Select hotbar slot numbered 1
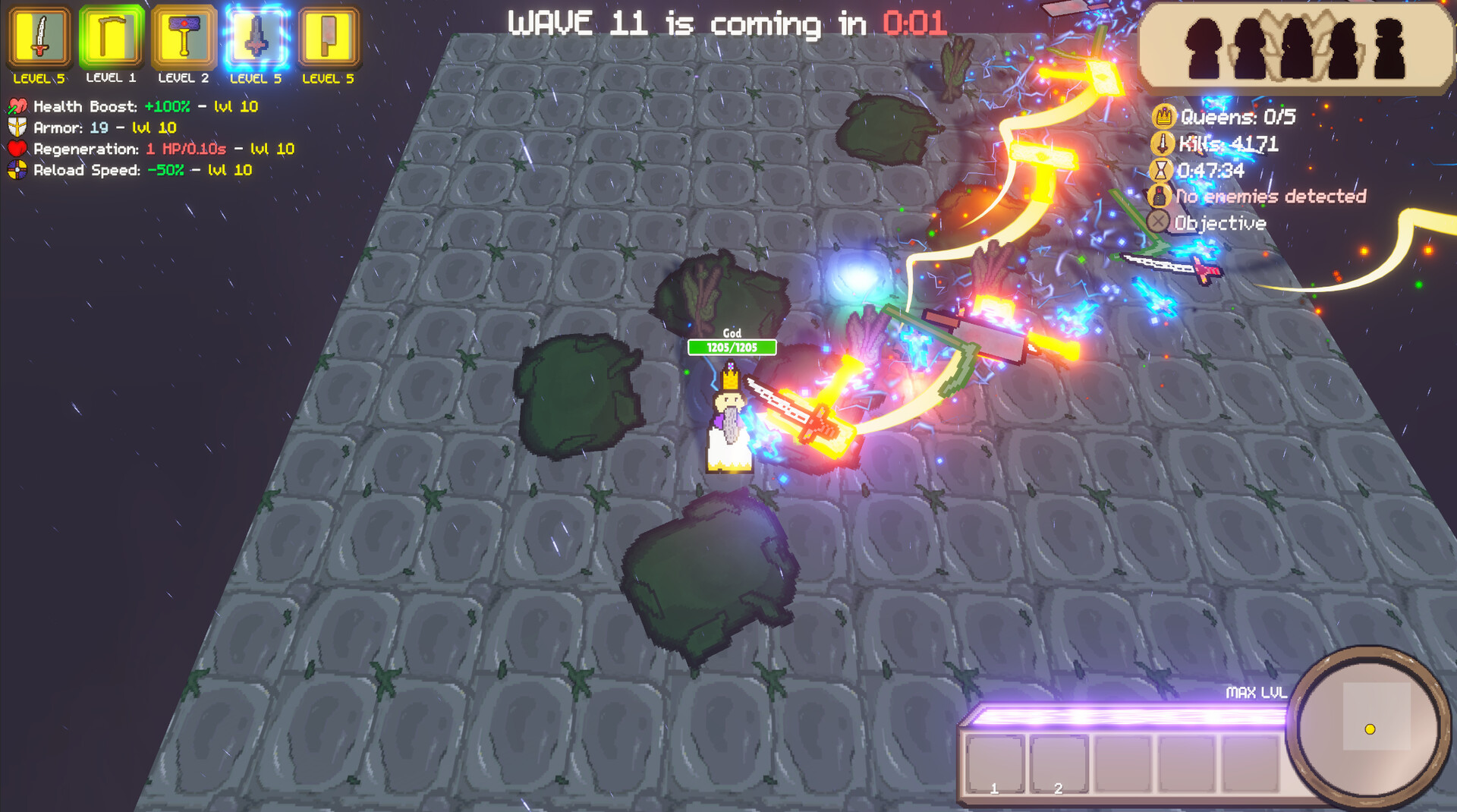Image resolution: width=1457 pixels, height=812 pixels. (x=995, y=764)
